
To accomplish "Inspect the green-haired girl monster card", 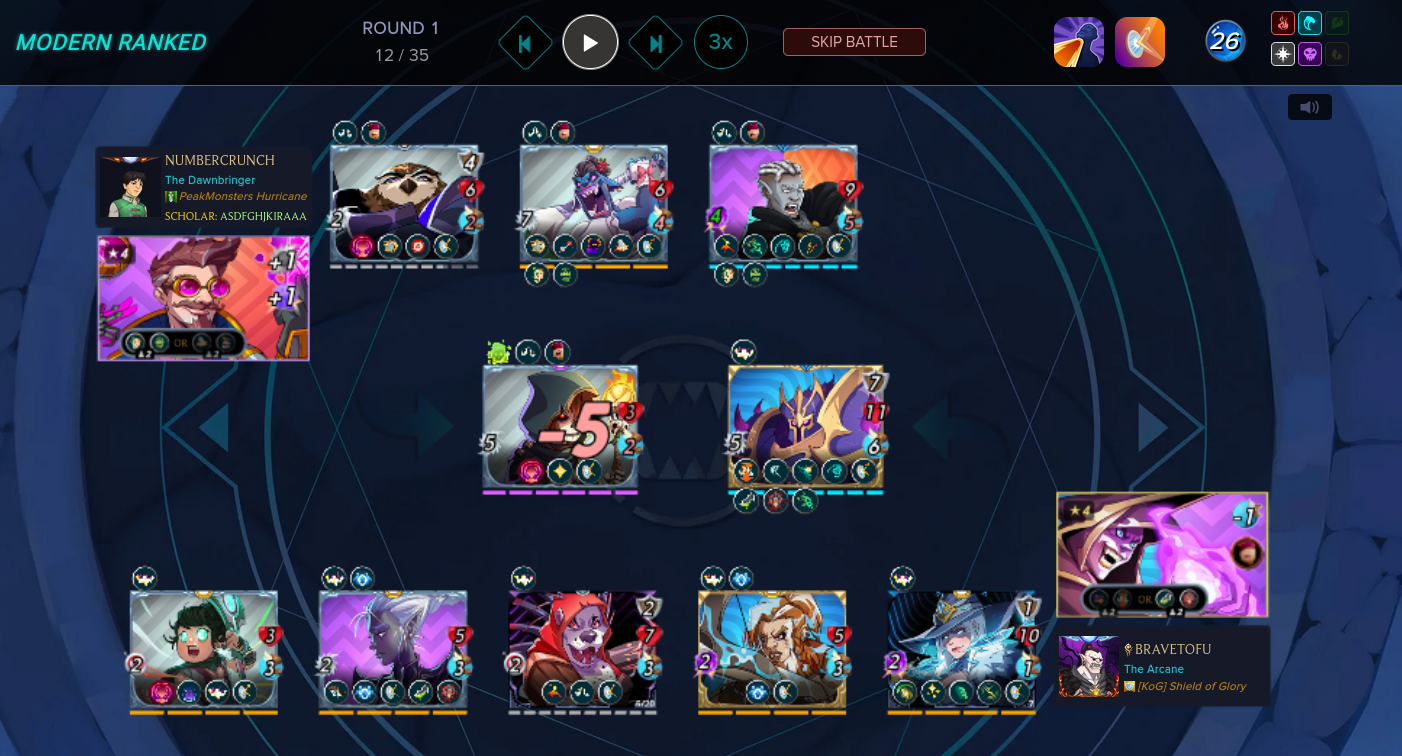I will (x=203, y=650).
